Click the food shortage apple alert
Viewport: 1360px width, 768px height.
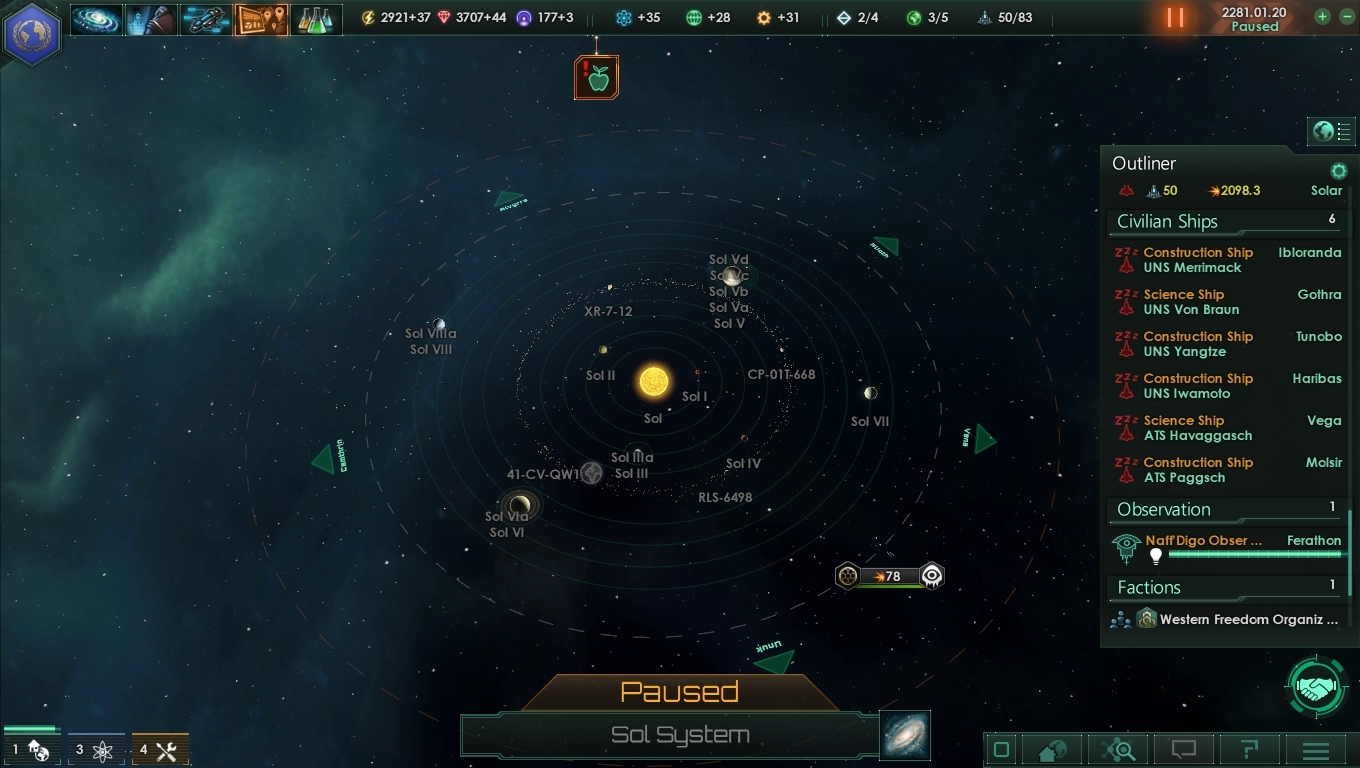597,78
